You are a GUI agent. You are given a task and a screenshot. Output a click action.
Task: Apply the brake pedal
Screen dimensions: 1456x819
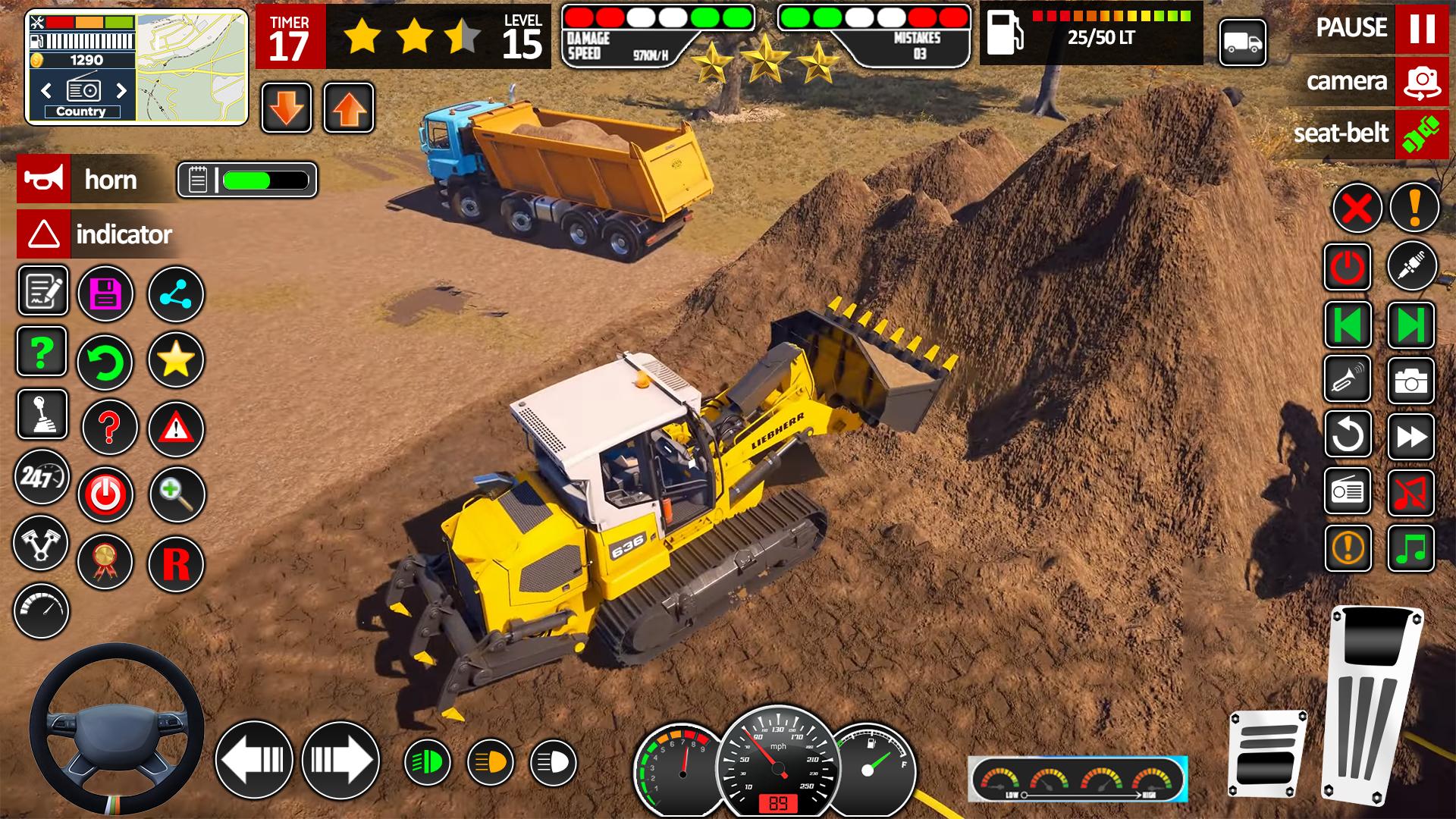1267,754
